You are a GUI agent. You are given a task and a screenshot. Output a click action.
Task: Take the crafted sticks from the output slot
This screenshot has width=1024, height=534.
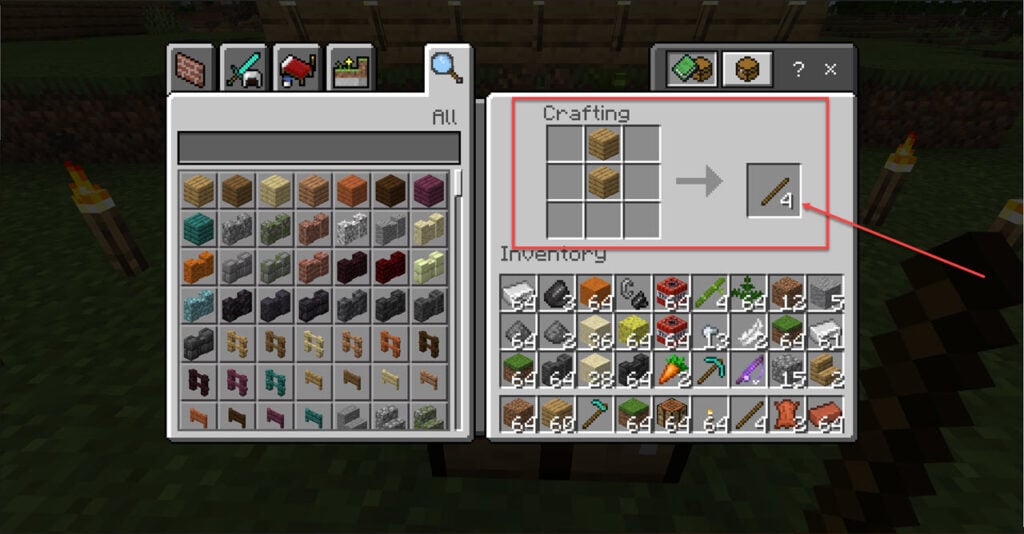pyautogui.click(x=774, y=190)
